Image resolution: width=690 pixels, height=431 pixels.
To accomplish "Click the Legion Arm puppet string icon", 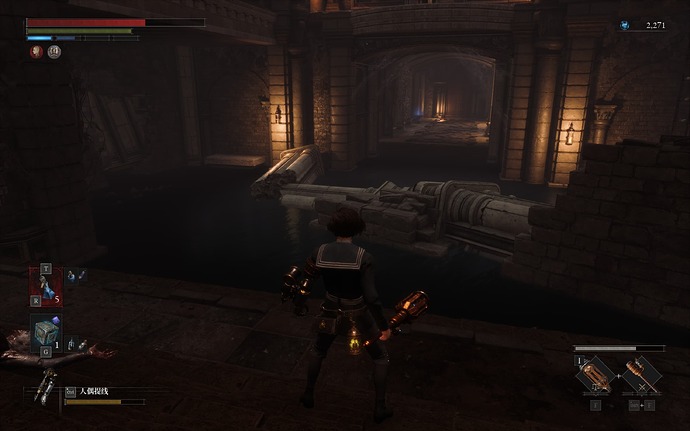I will pos(44,385).
